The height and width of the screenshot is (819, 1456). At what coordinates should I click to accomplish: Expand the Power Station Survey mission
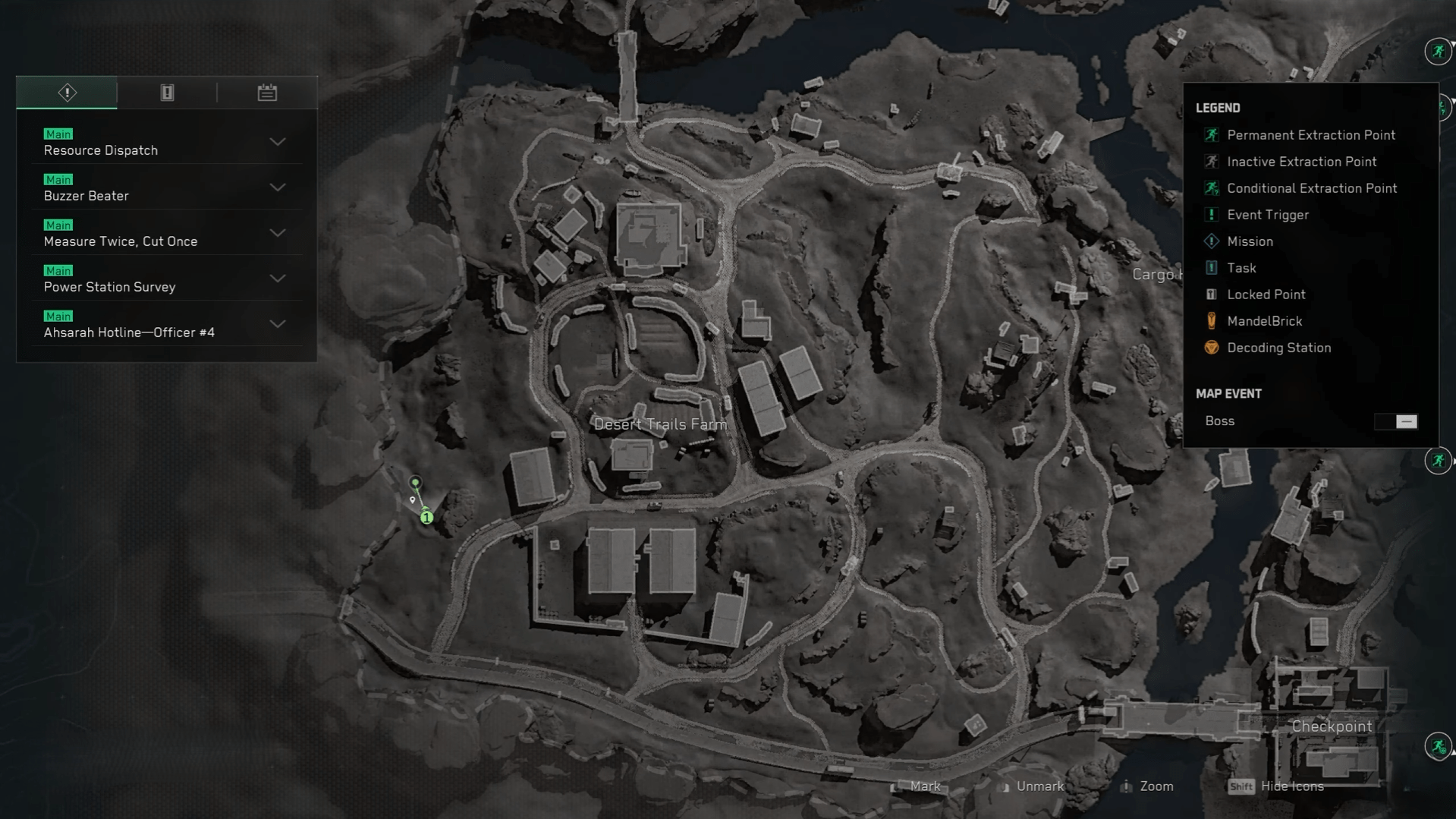pyautogui.click(x=278, y=279)
